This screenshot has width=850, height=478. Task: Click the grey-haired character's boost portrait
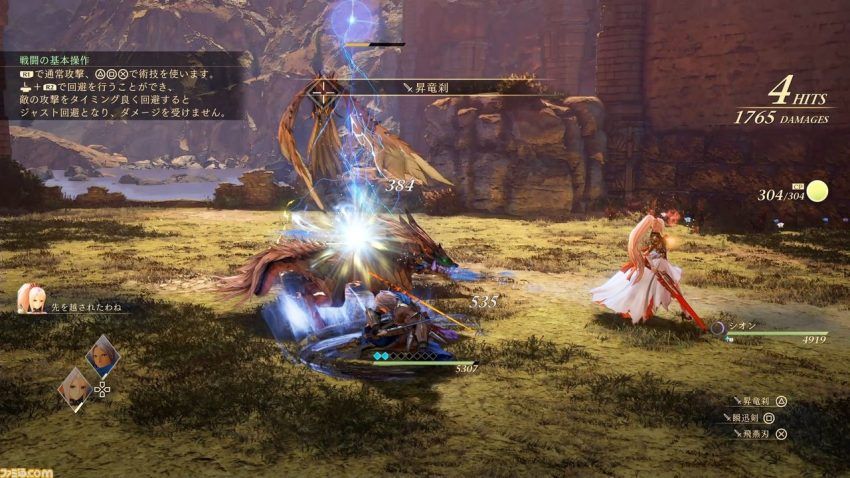pyautogui.click(x=102, y=354)
